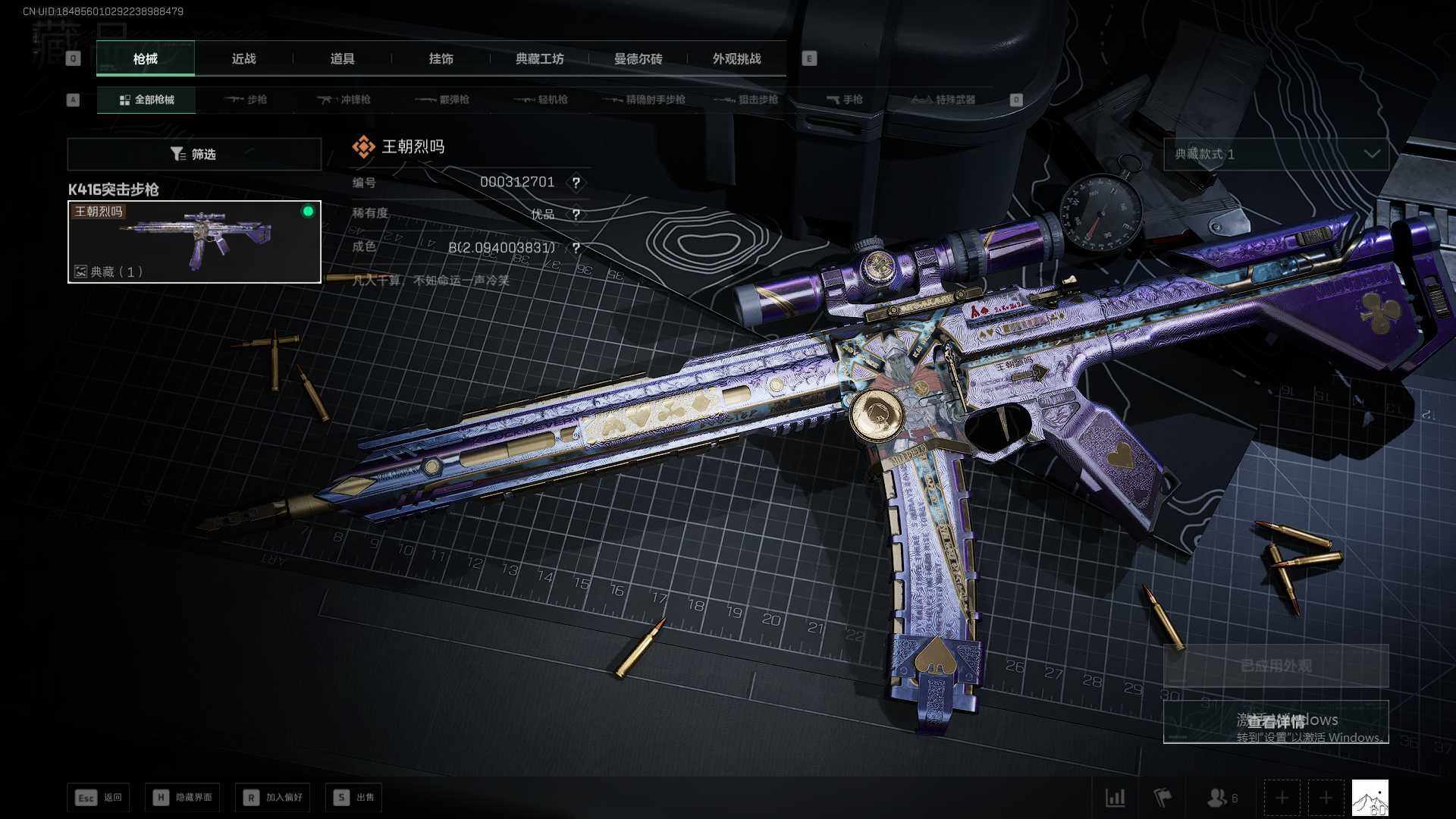Switch to the 近战 melee tab
The image size is (1456, 819).
243,58
